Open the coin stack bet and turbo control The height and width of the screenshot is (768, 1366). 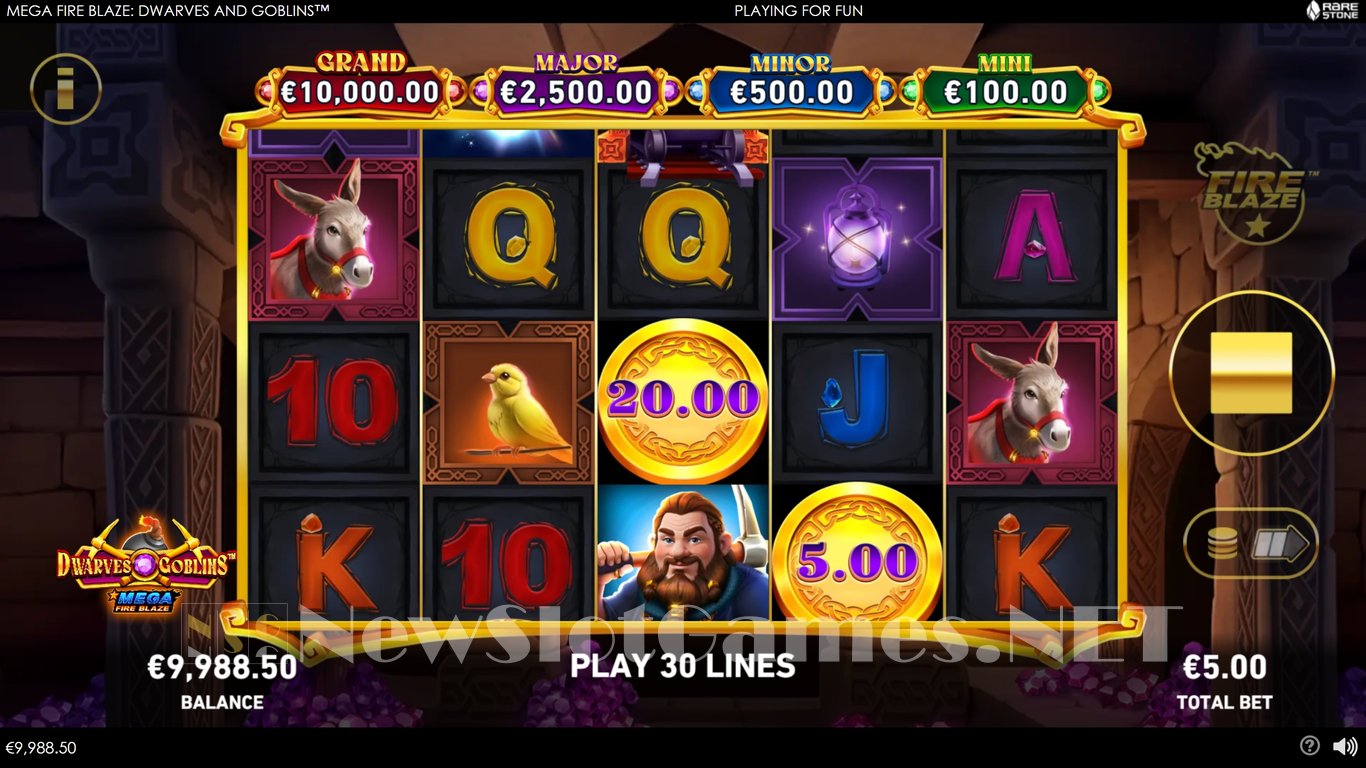(x=1250, y=544)
